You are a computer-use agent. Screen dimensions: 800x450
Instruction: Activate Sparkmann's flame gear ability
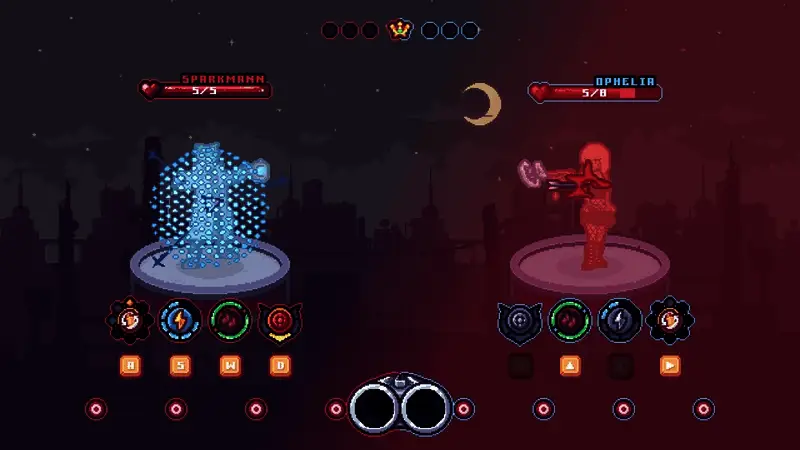click(130, 321)
